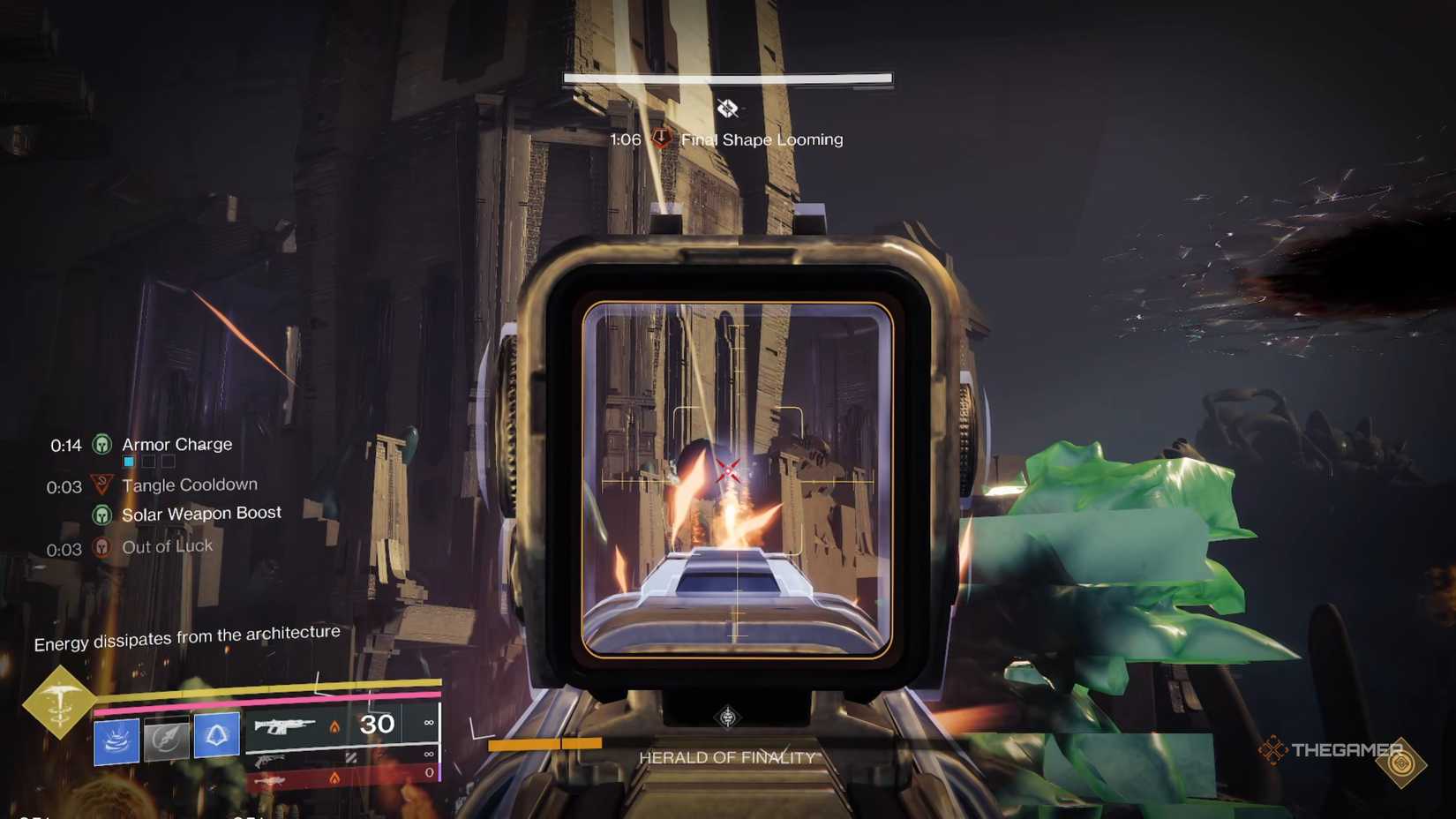This screenshot has height=819, width=1456.
Task: Select the equipped scout rifle icon
Action: [283, 726]
